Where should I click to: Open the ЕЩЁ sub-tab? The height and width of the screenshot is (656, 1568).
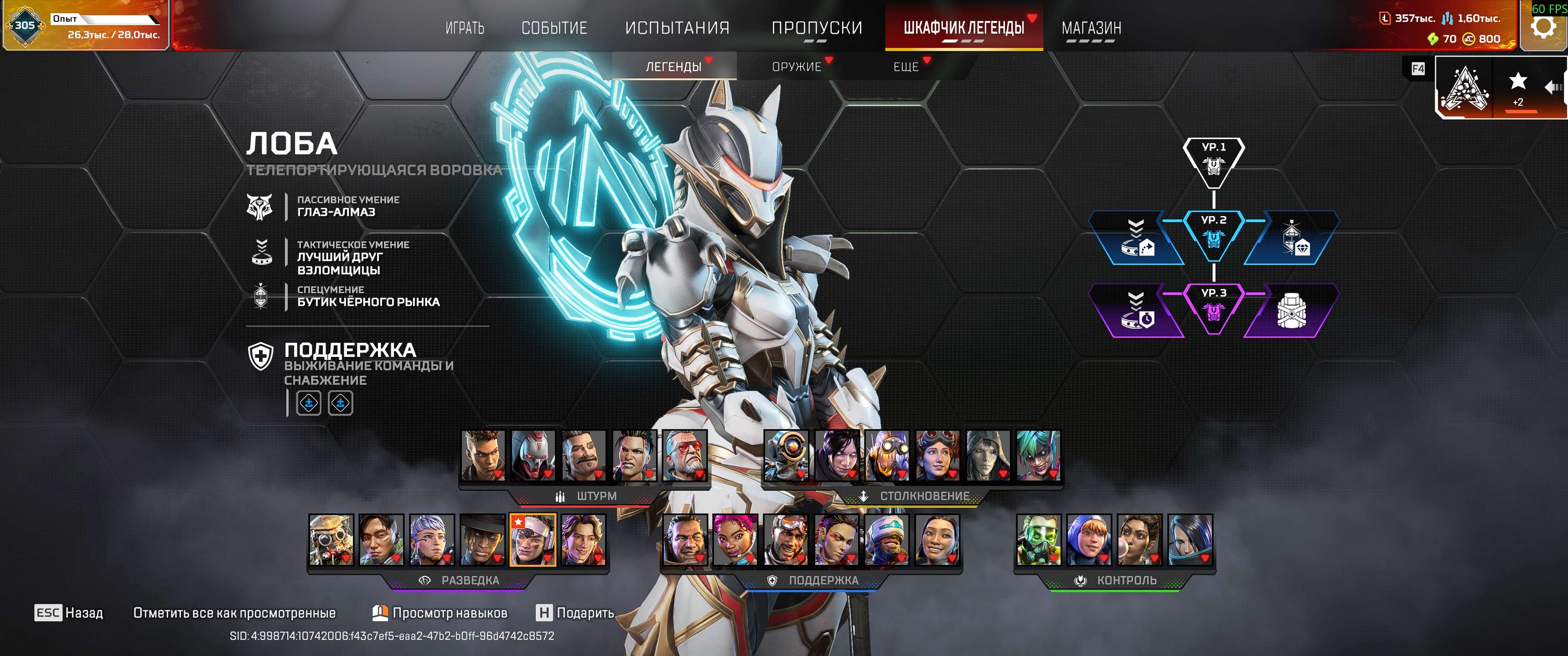coord(906,67)
